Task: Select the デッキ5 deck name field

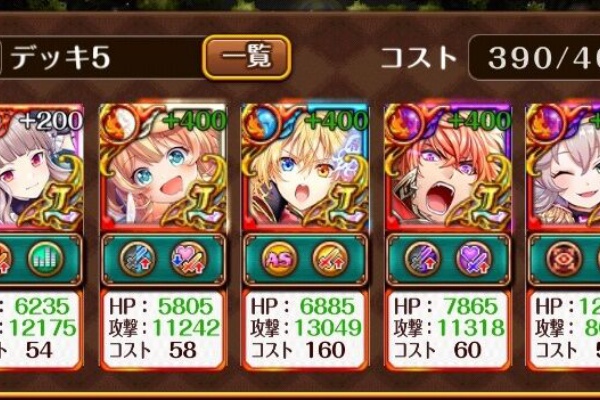Action: pos(100,57)
